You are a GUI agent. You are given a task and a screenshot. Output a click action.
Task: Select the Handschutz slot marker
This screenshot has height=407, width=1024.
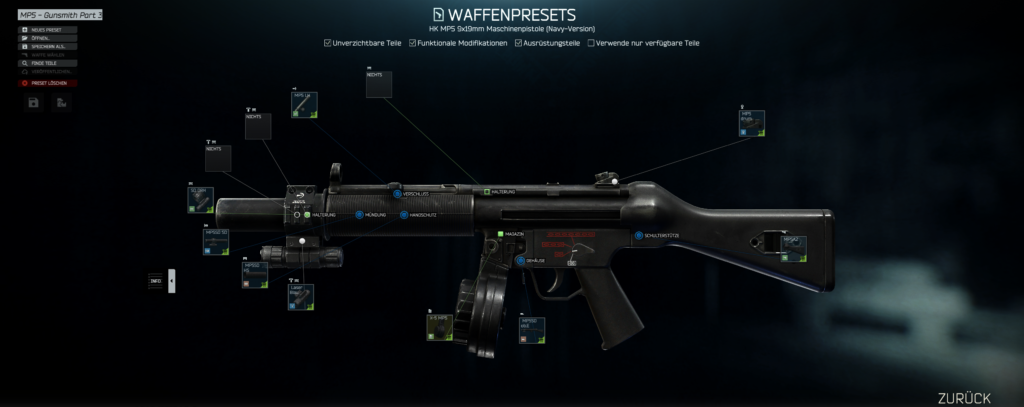tap(403, 215)
